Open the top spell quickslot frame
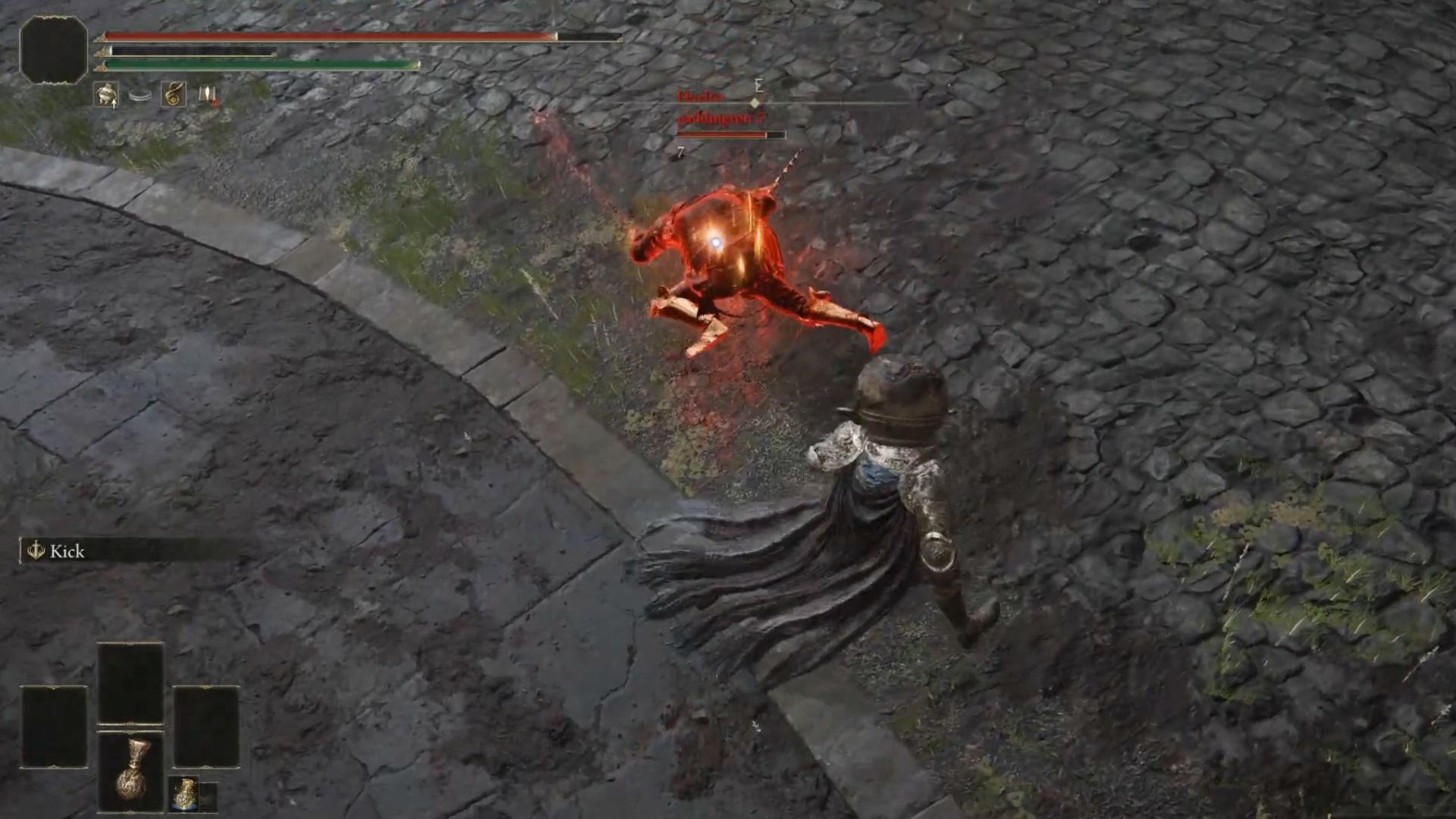Viewport: 1456px width, 819px height. (x=129, y=682)
